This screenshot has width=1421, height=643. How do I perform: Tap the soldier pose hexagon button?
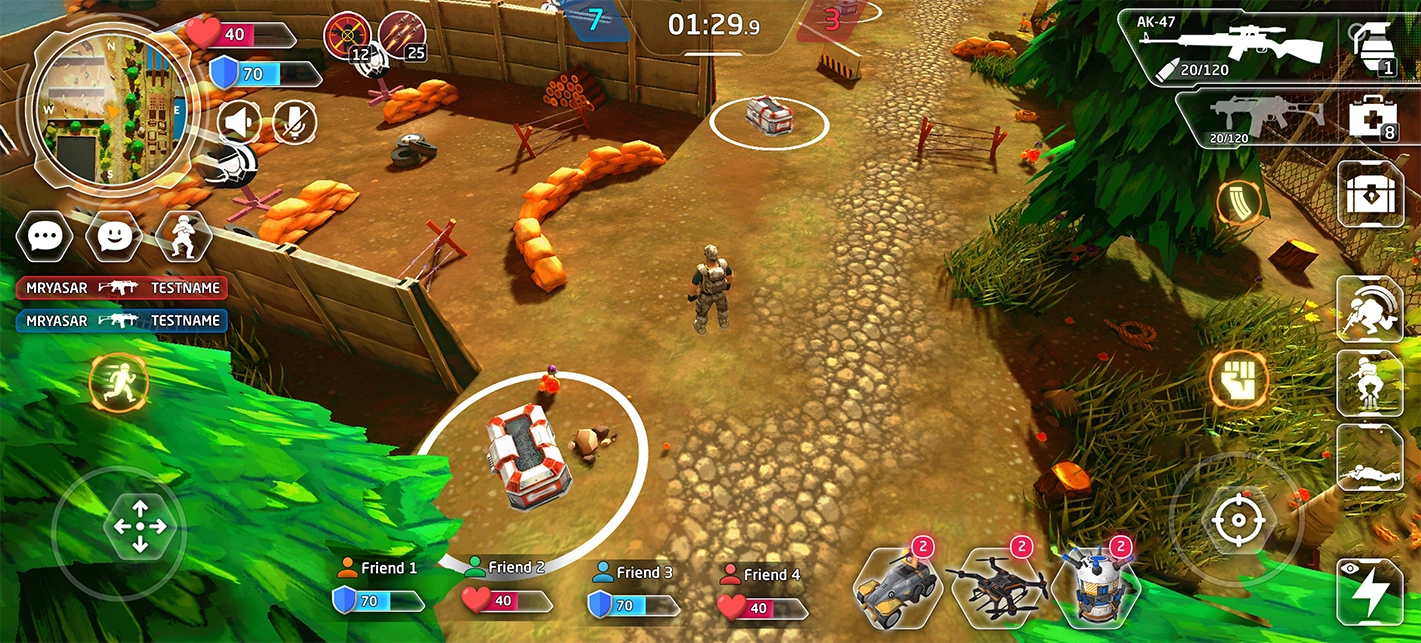coord(183,236)
